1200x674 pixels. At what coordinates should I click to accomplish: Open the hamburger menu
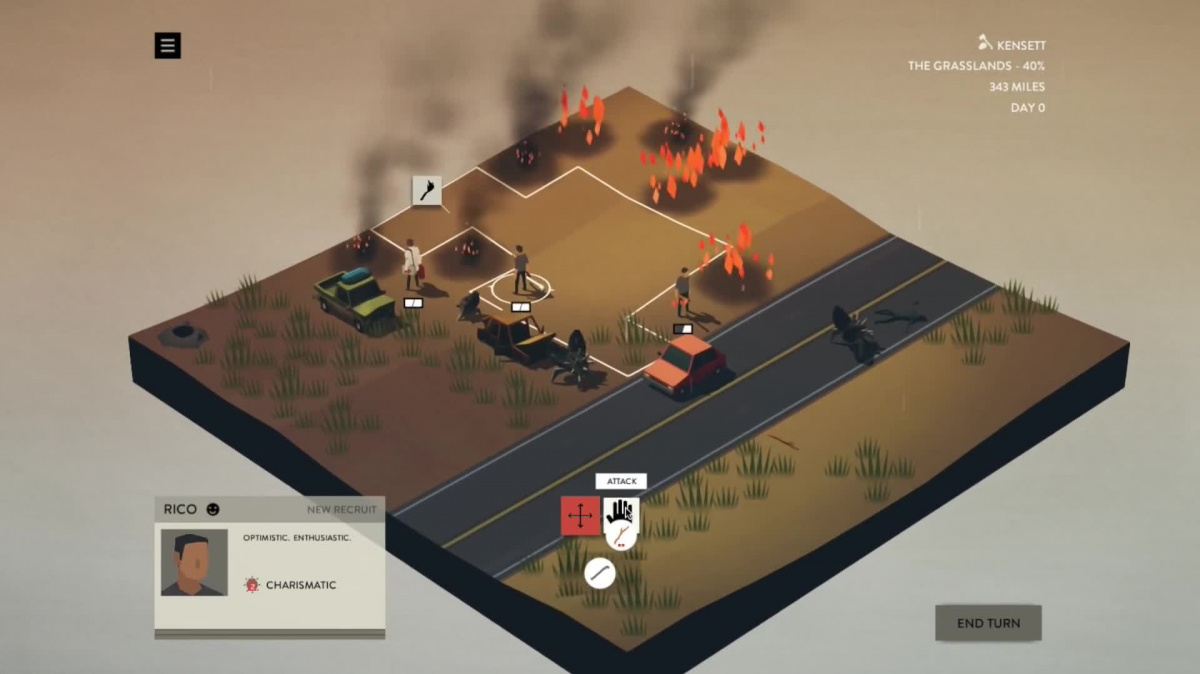(167, 45)
